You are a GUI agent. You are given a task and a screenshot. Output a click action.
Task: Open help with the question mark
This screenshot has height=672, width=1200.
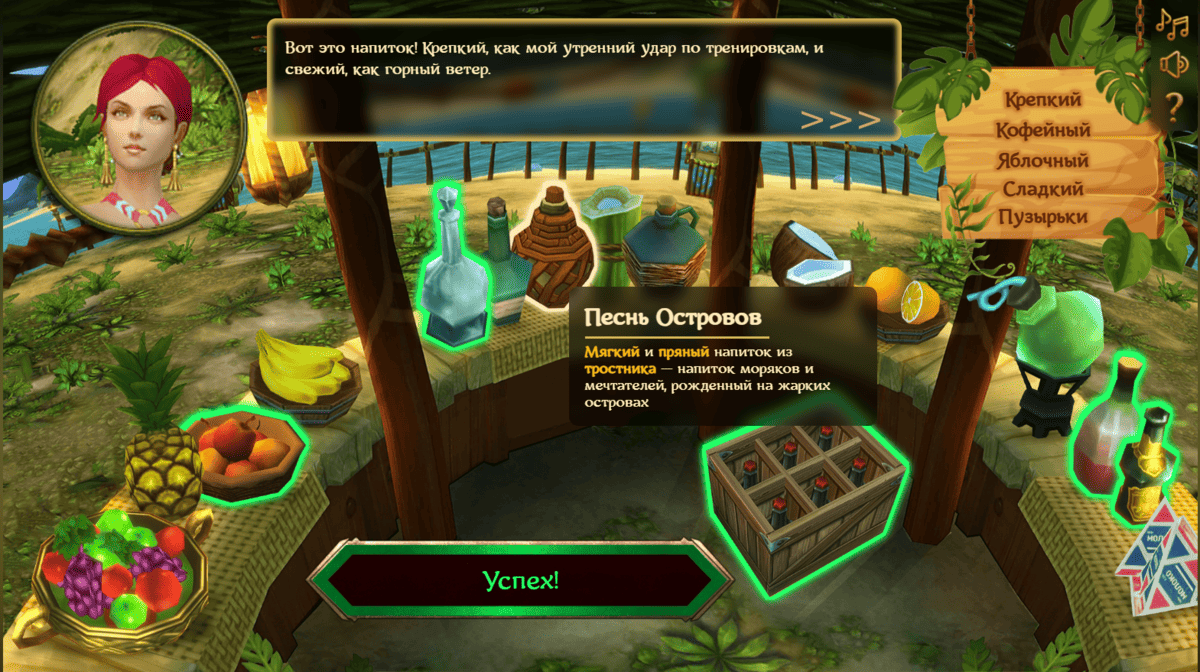point(1174,104)
